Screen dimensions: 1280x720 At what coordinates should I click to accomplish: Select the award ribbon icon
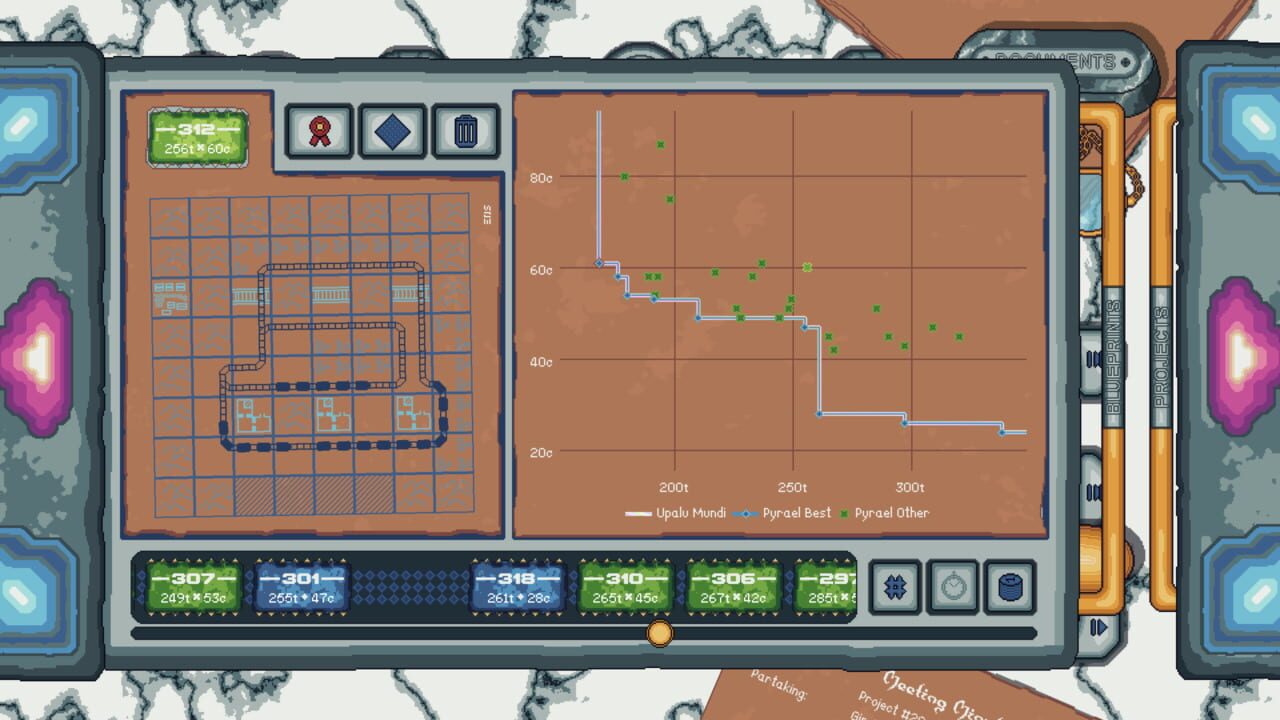click(x=319, y=131)
